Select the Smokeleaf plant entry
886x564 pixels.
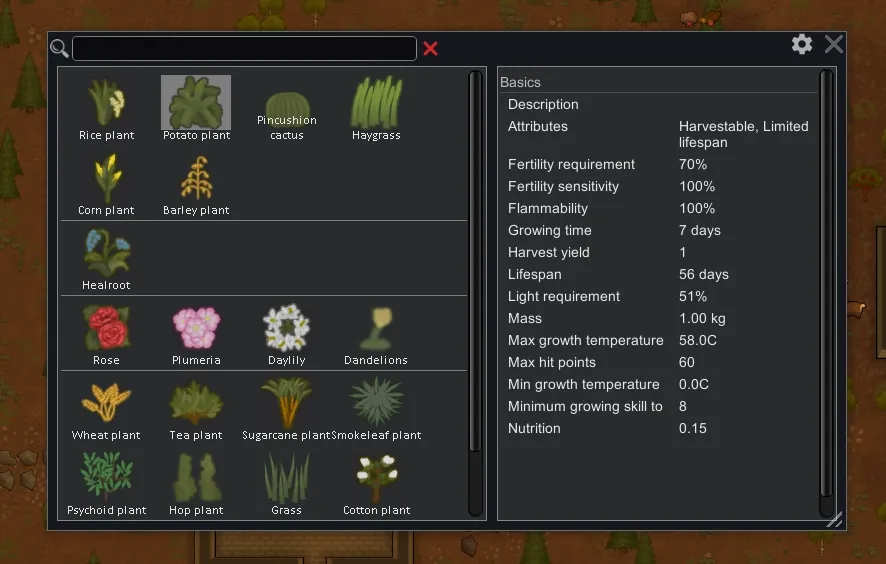pyautogui.click(x=376, y=408)
